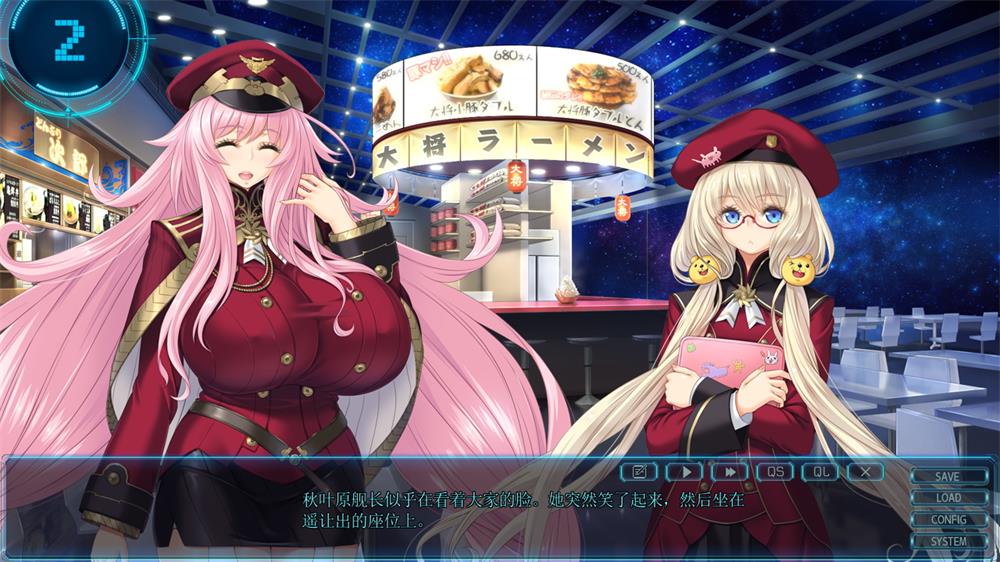Open the CONFIG settings

948,520
